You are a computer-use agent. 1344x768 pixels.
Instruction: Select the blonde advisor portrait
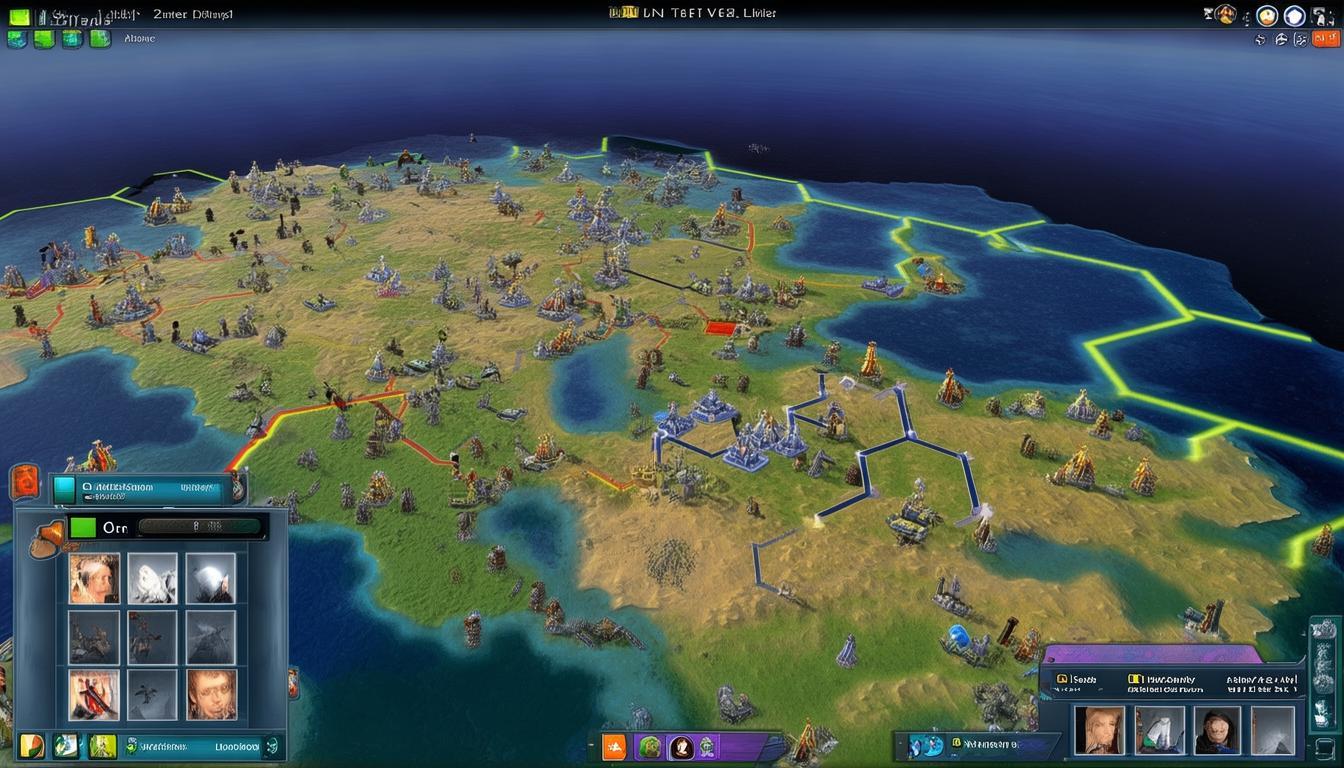[x=1098, y=729]
